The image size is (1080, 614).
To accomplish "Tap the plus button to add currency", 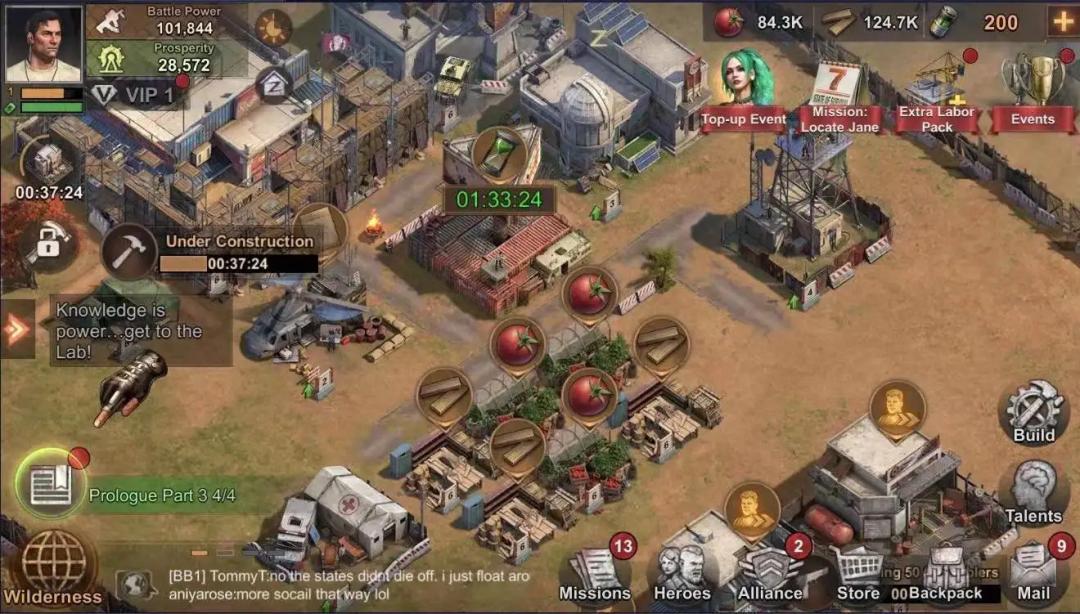I will [x=1061, y=21].
